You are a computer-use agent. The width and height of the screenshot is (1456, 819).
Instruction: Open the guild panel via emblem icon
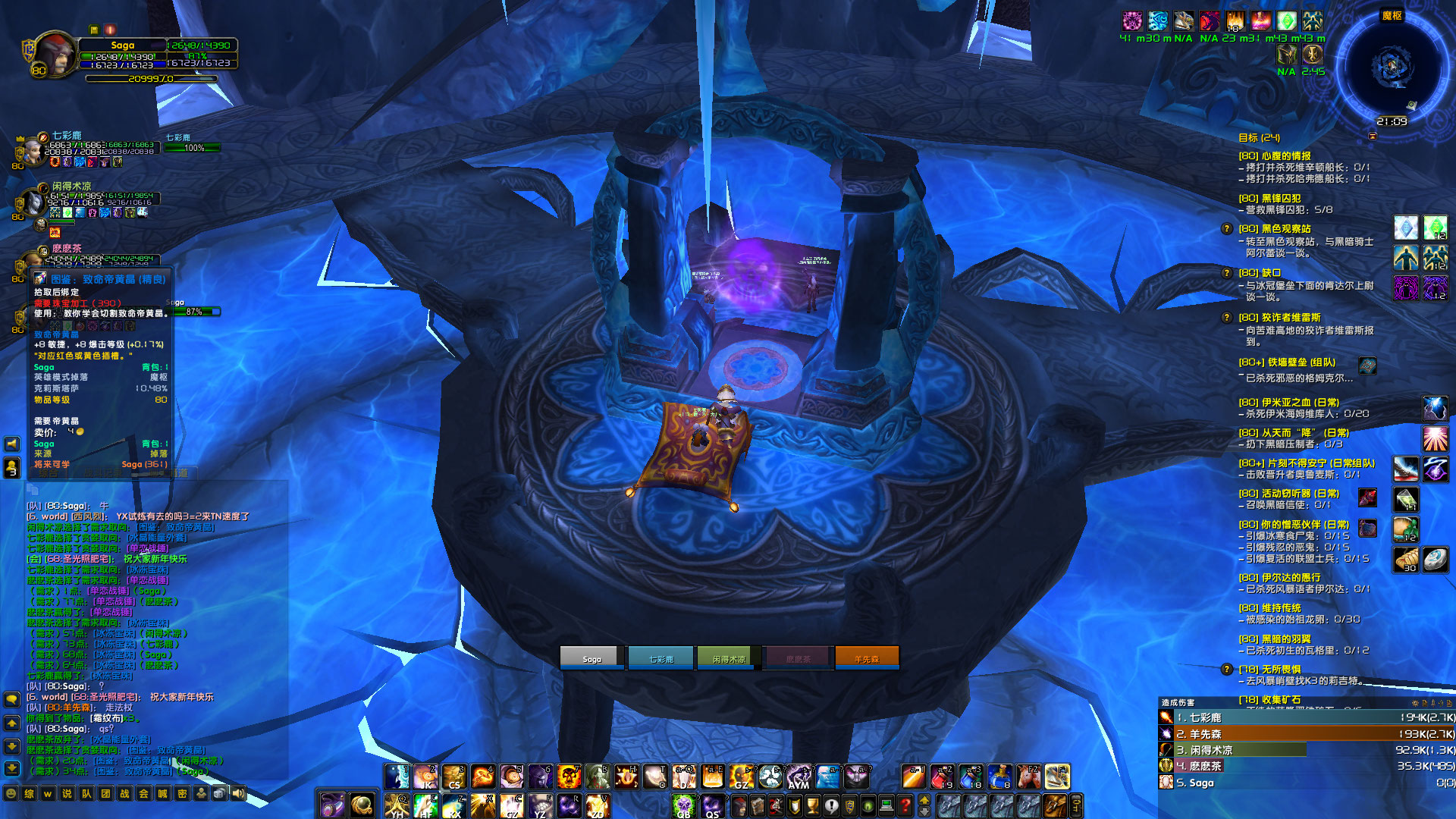click(848, 805)
